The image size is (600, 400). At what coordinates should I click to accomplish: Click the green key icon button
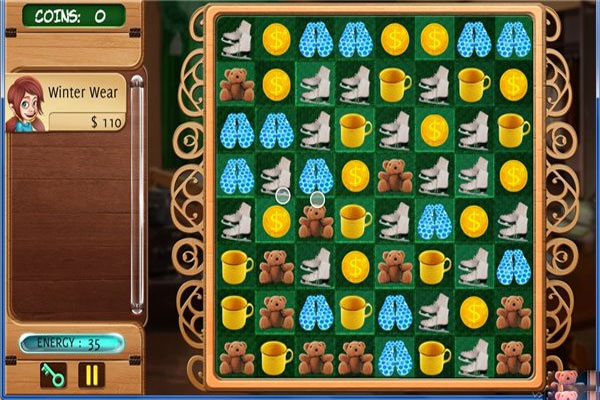[x=52, y=376]
